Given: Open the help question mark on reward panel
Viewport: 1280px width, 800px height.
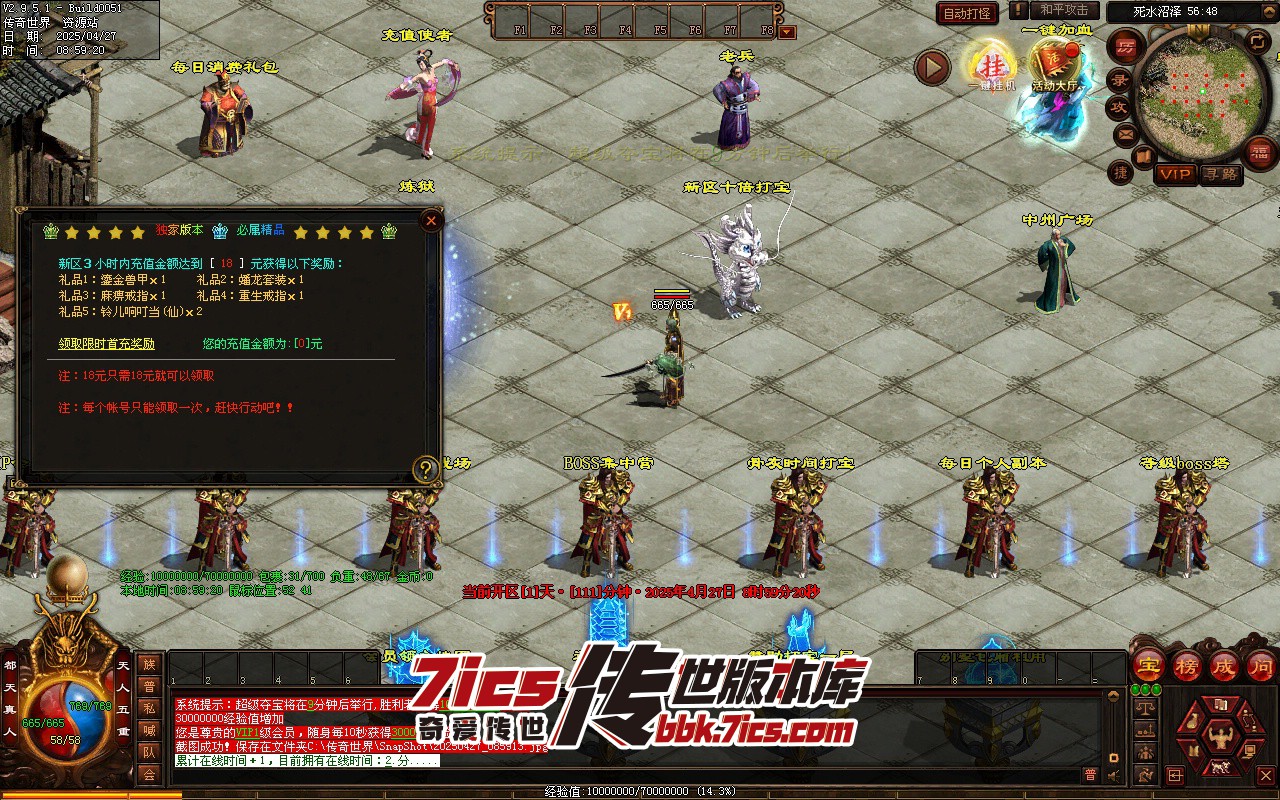Looking at the screenshot, I should coord(427,468).
